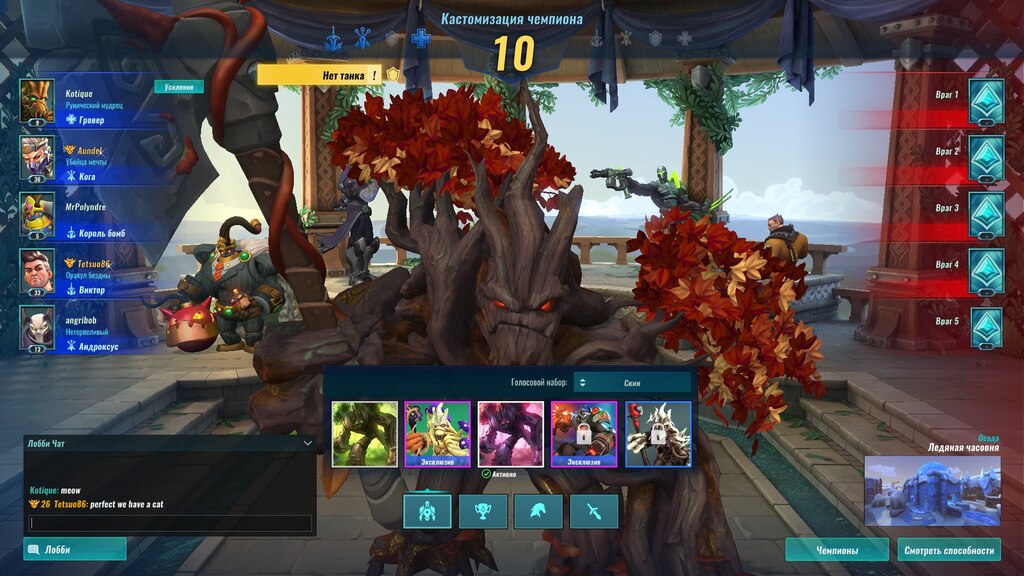Open the sword weapon skin tab
The width and height of the screenshot is (1024, 576).
point(594,511)
